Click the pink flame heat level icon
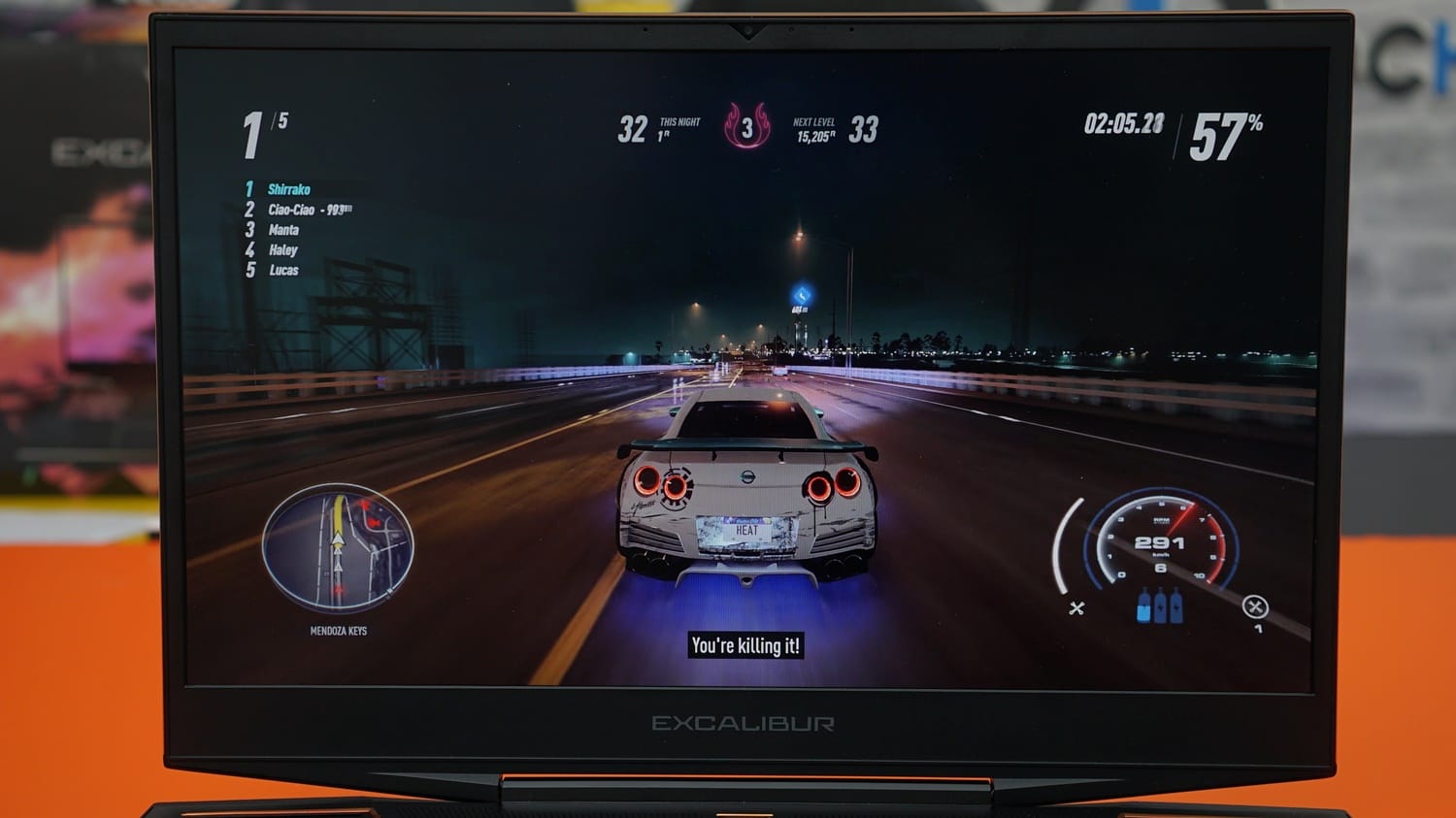The width and height of the screenshot is (1456, 818). coord(746,127)
